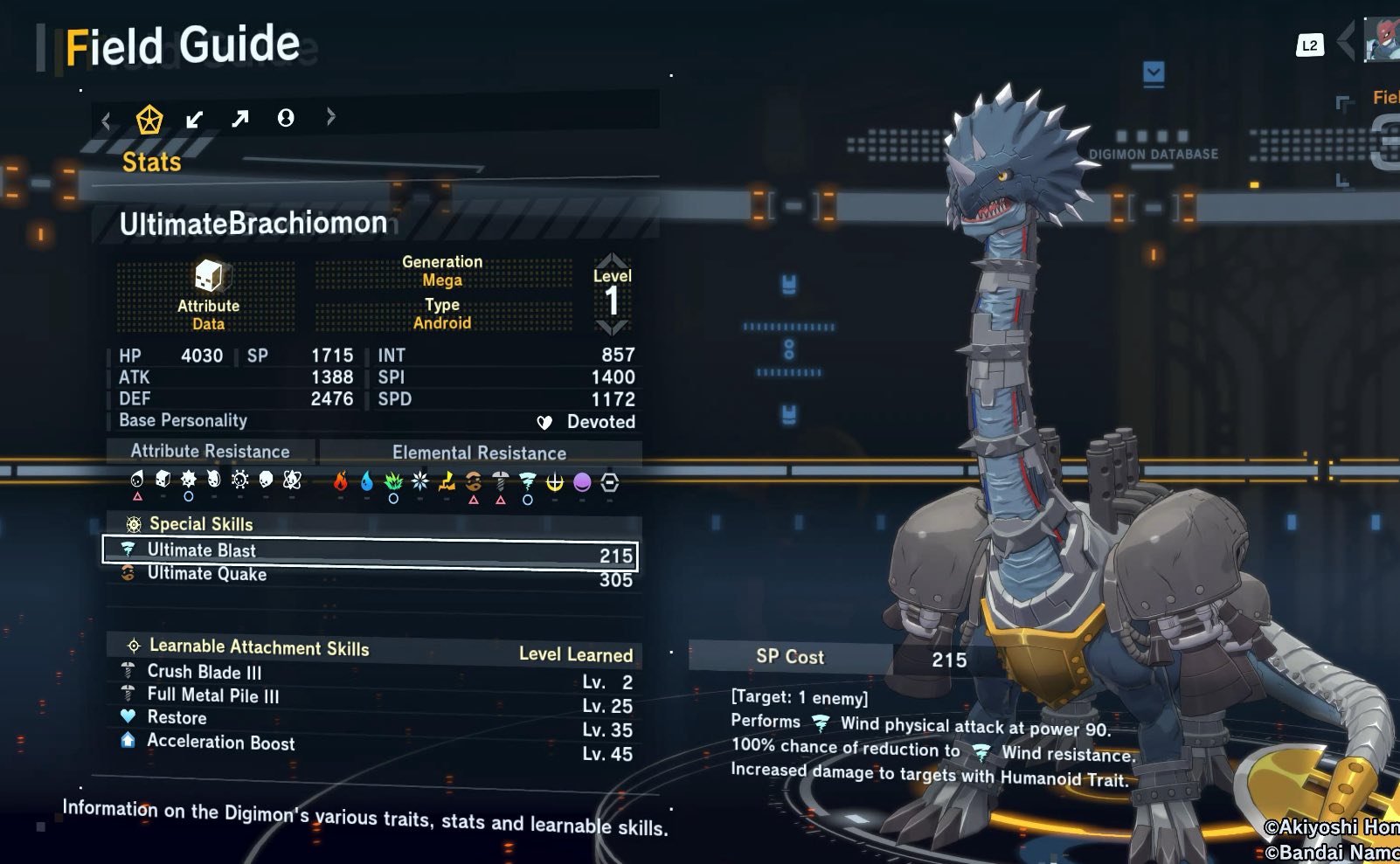Select the Crush Blade III skill row
The height and width of the screenshot is (864, 1400).
click(x=376, y=674)
